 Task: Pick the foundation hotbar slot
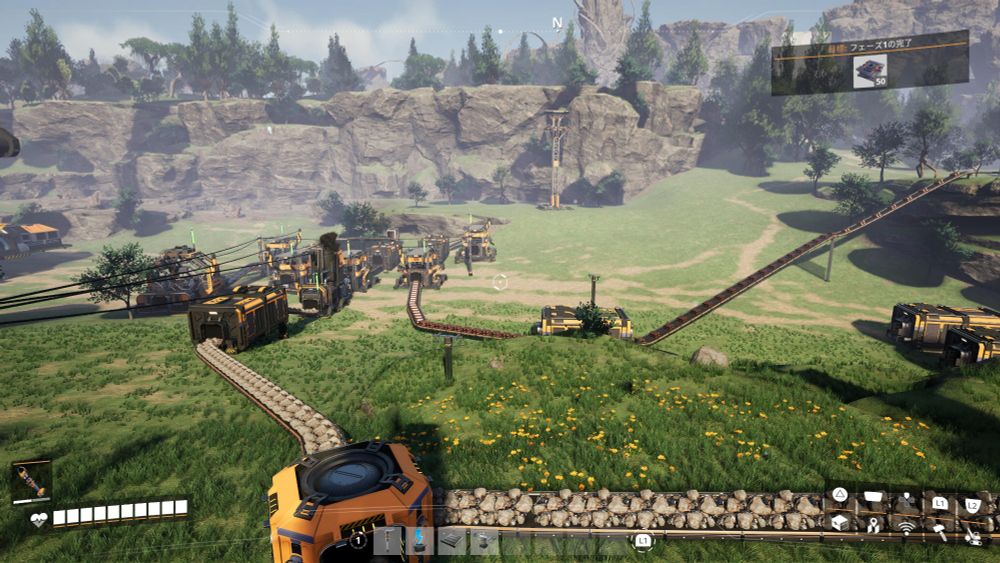pyautogui.click(x=453, y=541)
